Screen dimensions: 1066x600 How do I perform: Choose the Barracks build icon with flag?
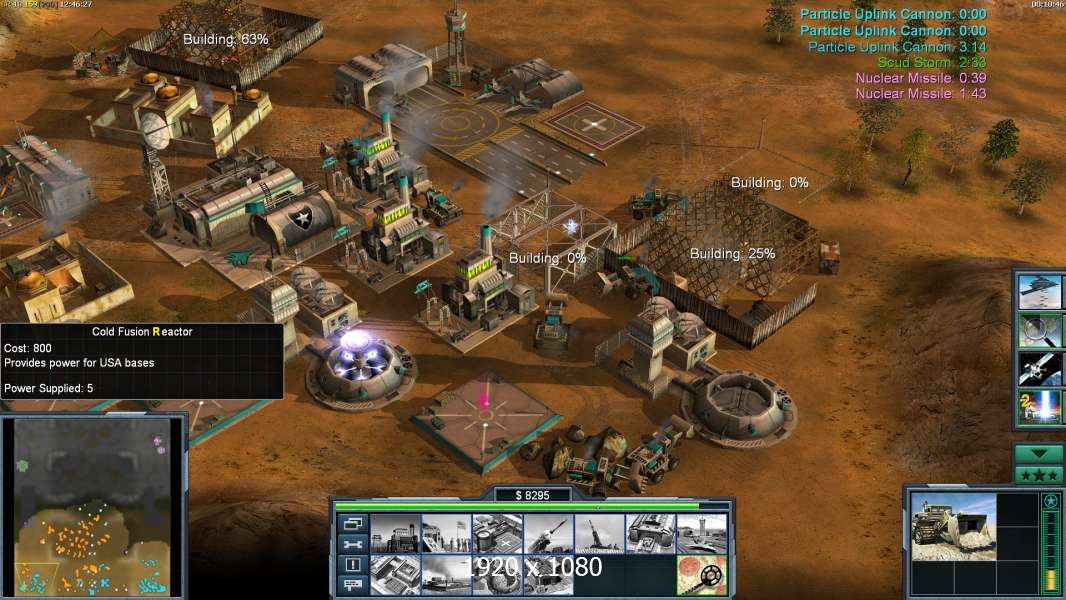pyautogui.click(x=445, y=534)
